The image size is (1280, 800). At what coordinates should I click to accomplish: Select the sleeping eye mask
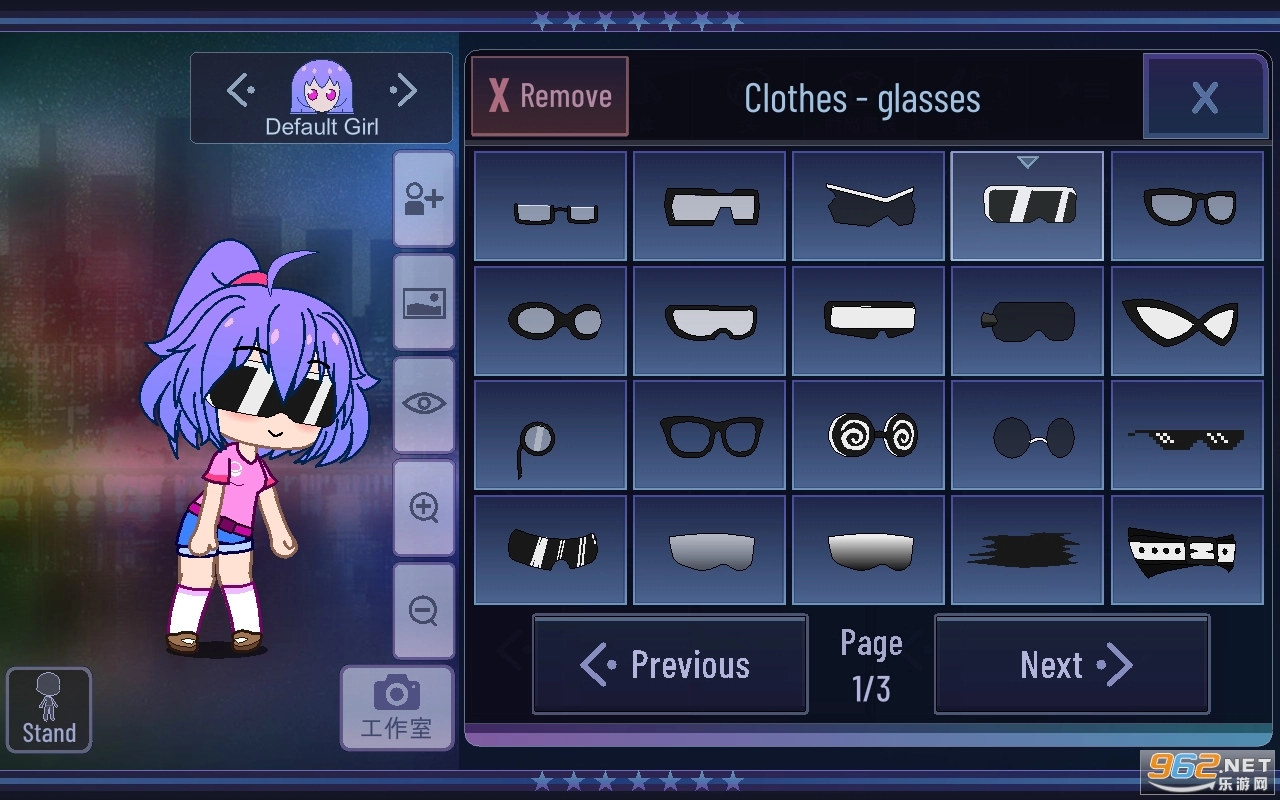point(1027,320)
